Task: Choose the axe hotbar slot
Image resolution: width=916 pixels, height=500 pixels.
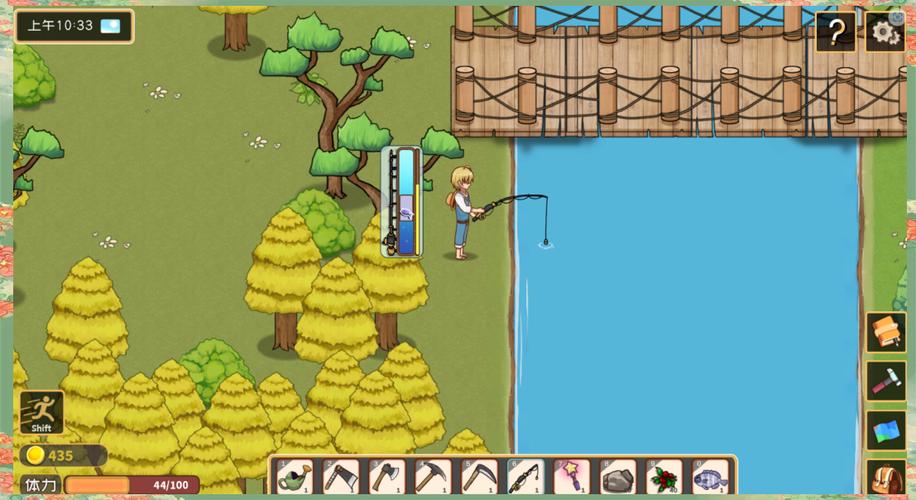Action: [x=387, y=477]
